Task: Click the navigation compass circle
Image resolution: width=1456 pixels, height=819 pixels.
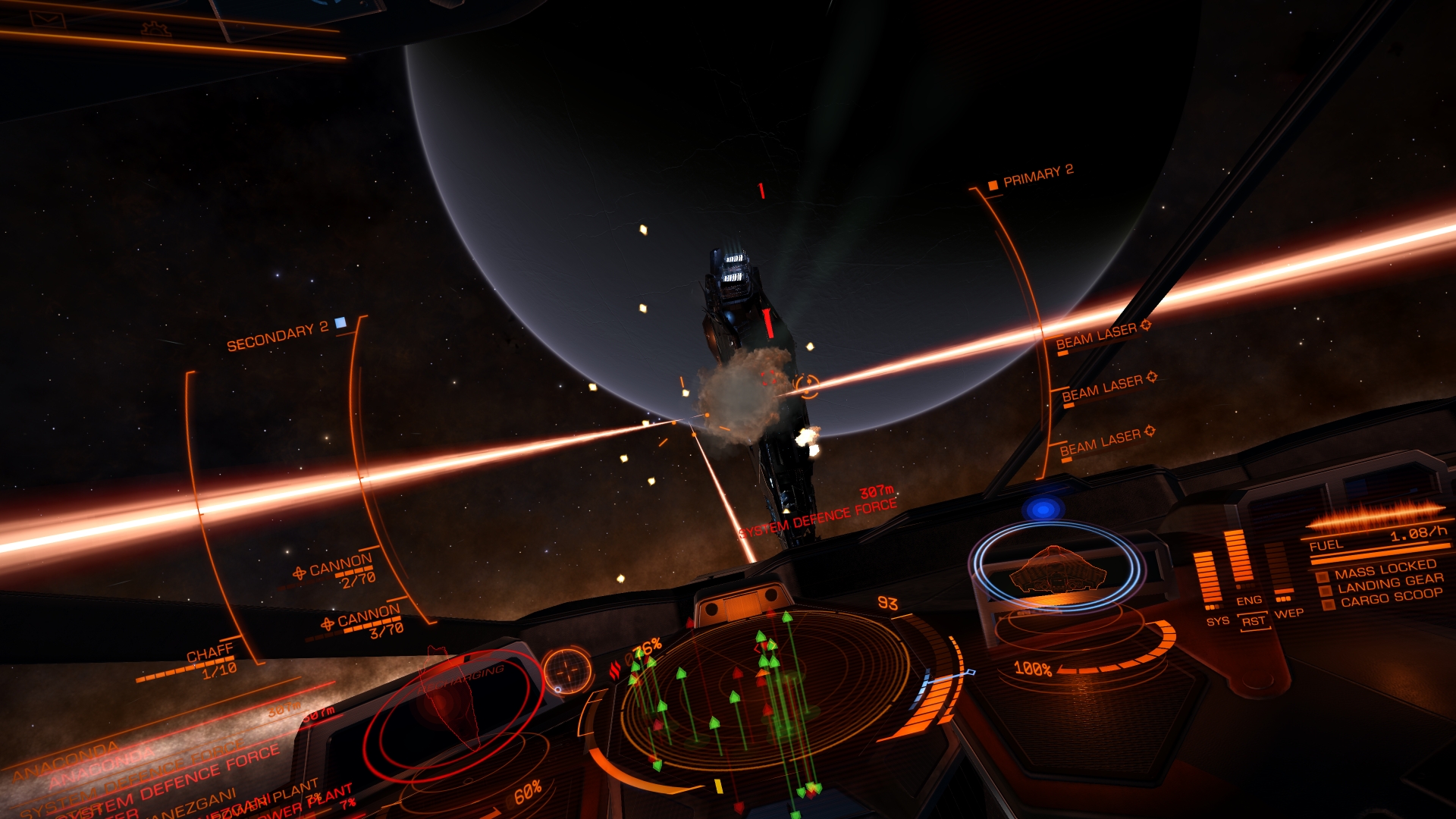Action: coord(566,672)
